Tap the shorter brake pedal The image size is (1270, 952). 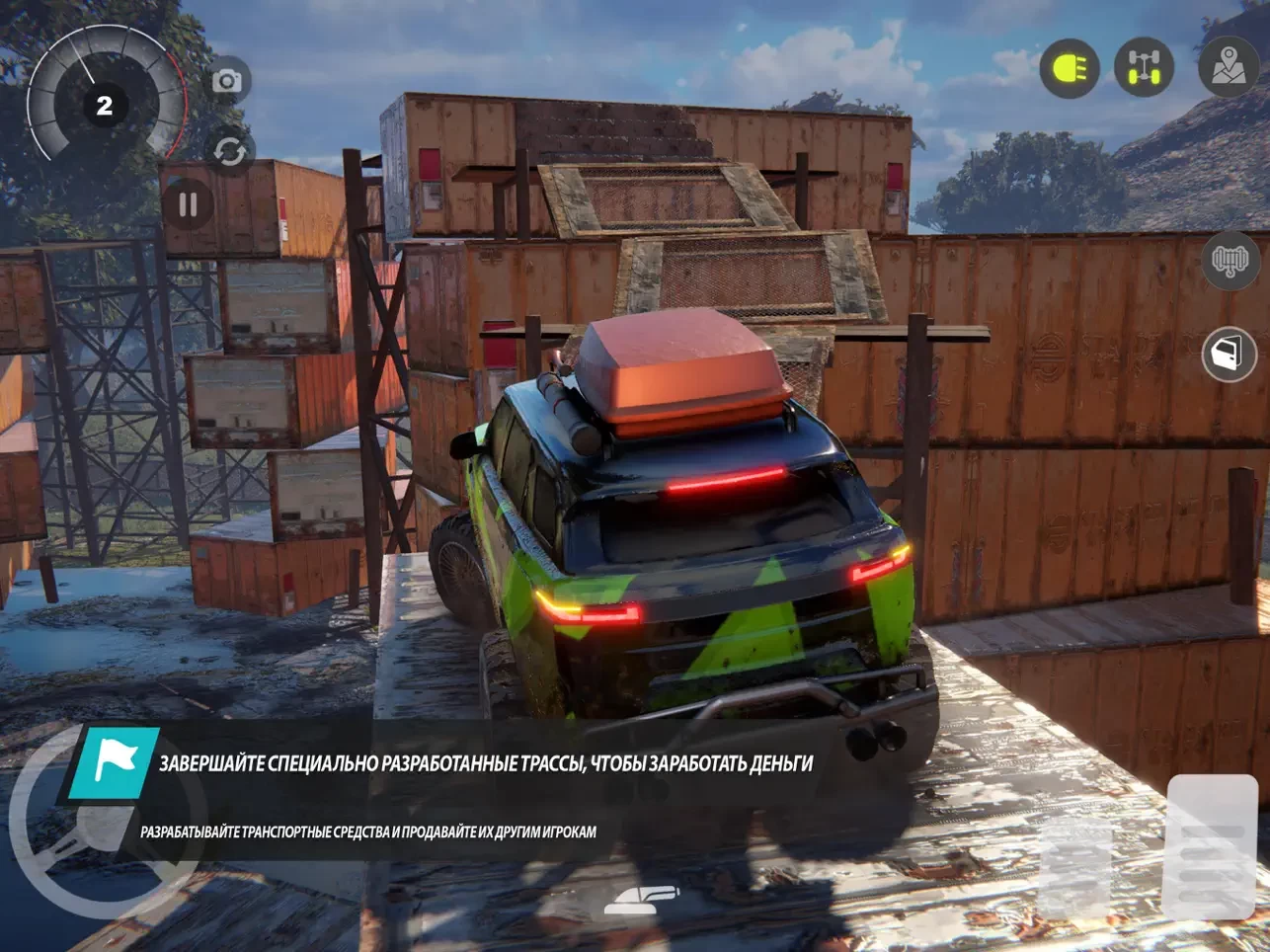coord(1074,867)
